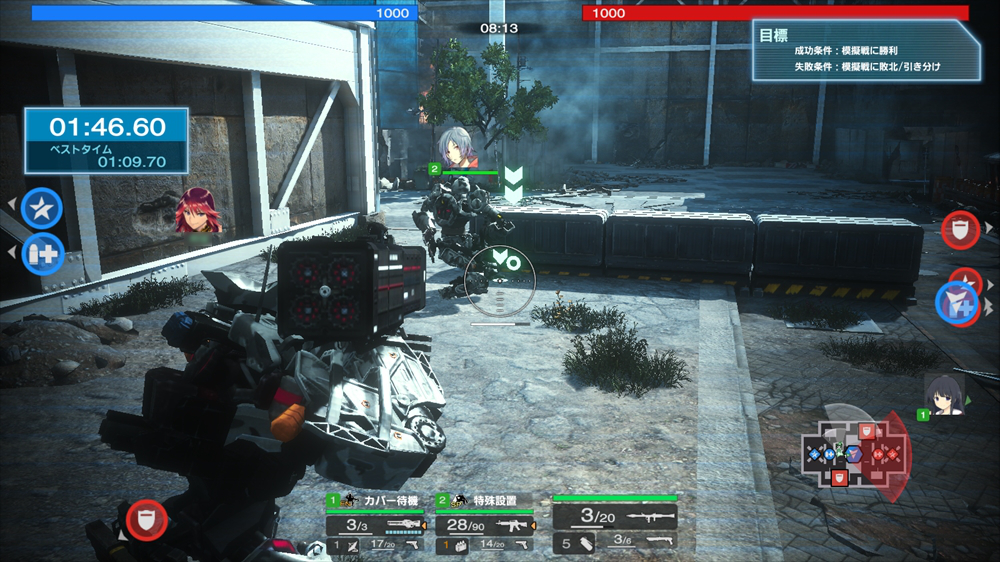Select the black-haired ally portrait
This screenshot has height=562, width=1000.
click(x=942, y=394)
